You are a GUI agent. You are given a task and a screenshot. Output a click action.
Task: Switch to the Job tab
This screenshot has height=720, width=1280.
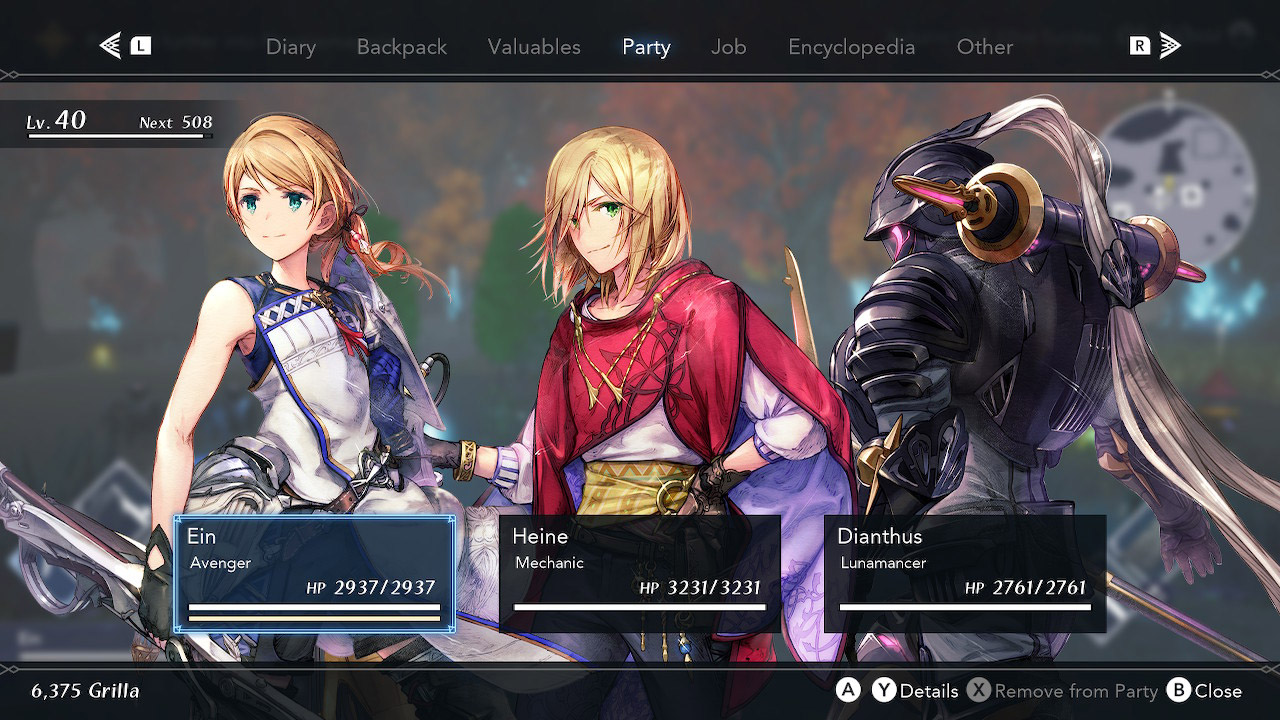tap(728, 47)
